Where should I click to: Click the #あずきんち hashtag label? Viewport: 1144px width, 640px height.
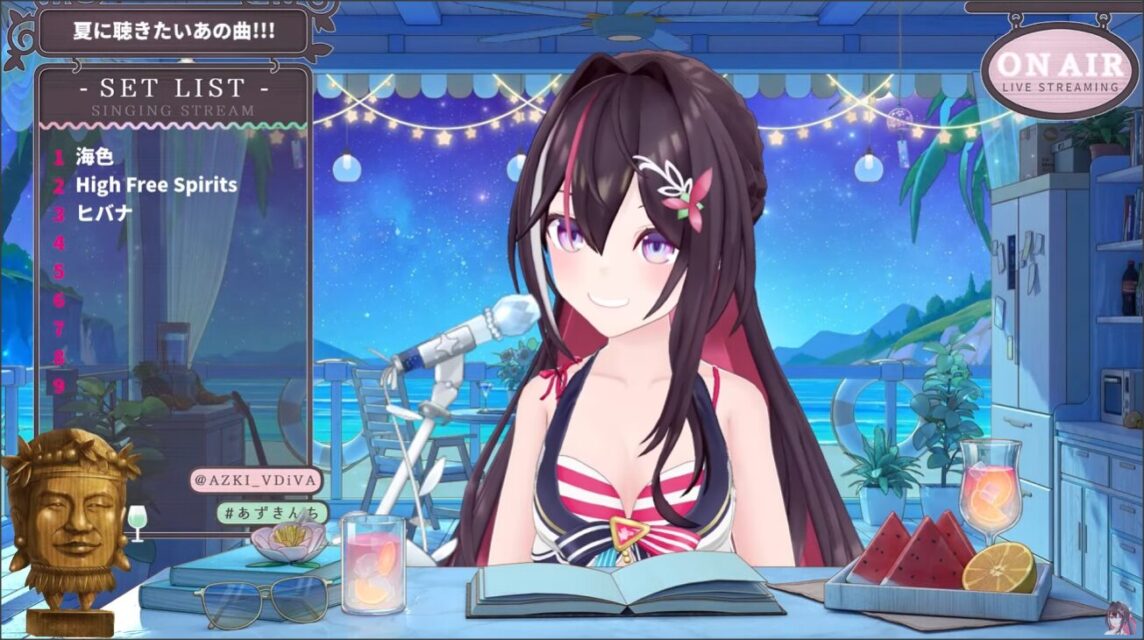click(272, 513)
